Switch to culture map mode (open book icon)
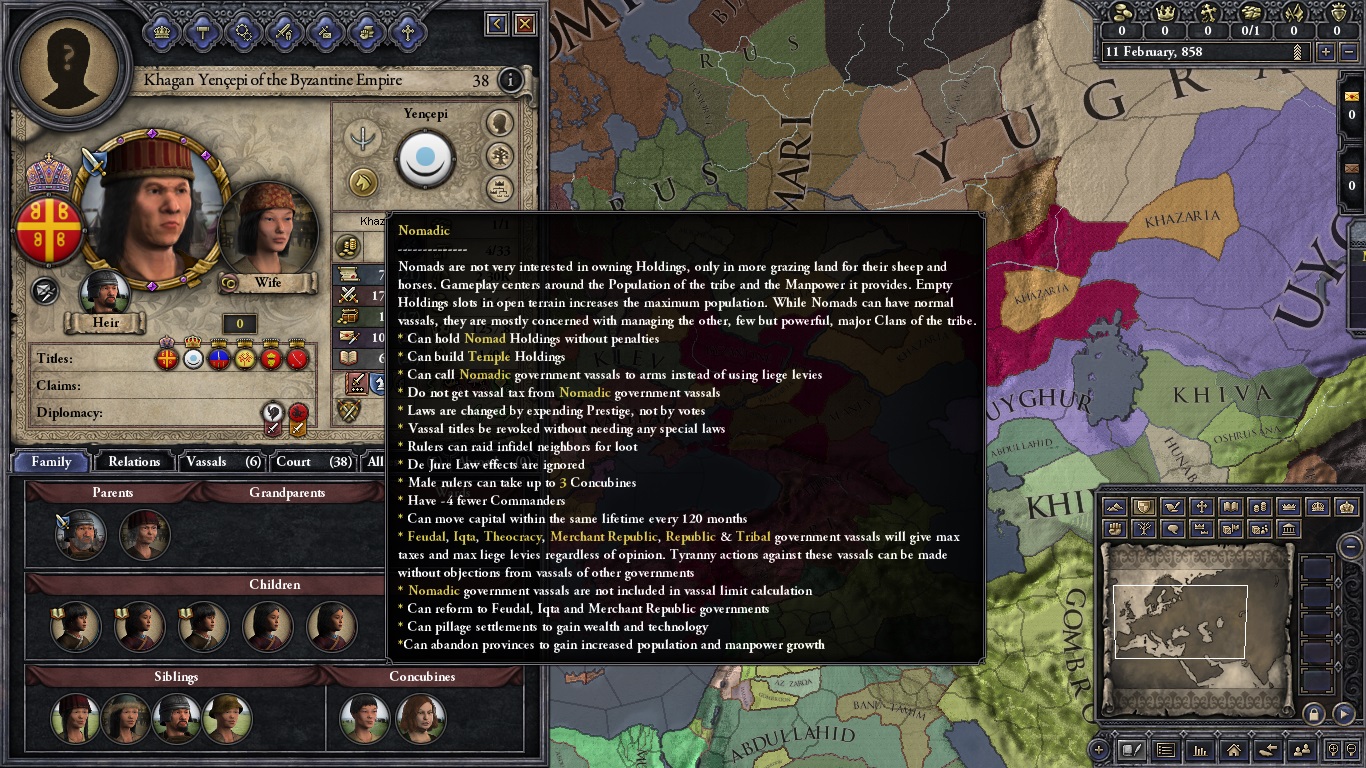This screenshot has width=1366, height=768. click(x=1231, y=506)
